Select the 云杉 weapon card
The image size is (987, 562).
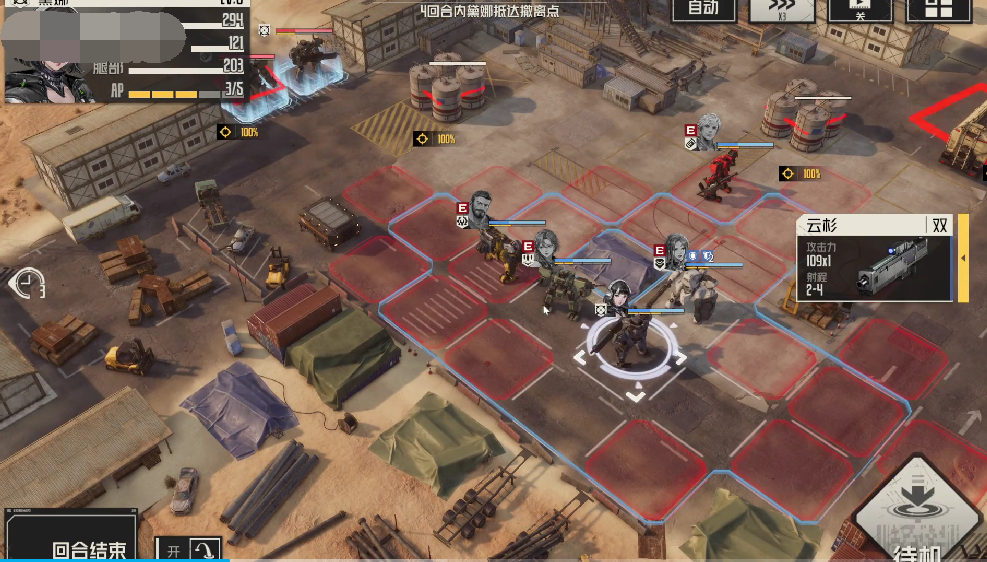(x=877, y=258)
